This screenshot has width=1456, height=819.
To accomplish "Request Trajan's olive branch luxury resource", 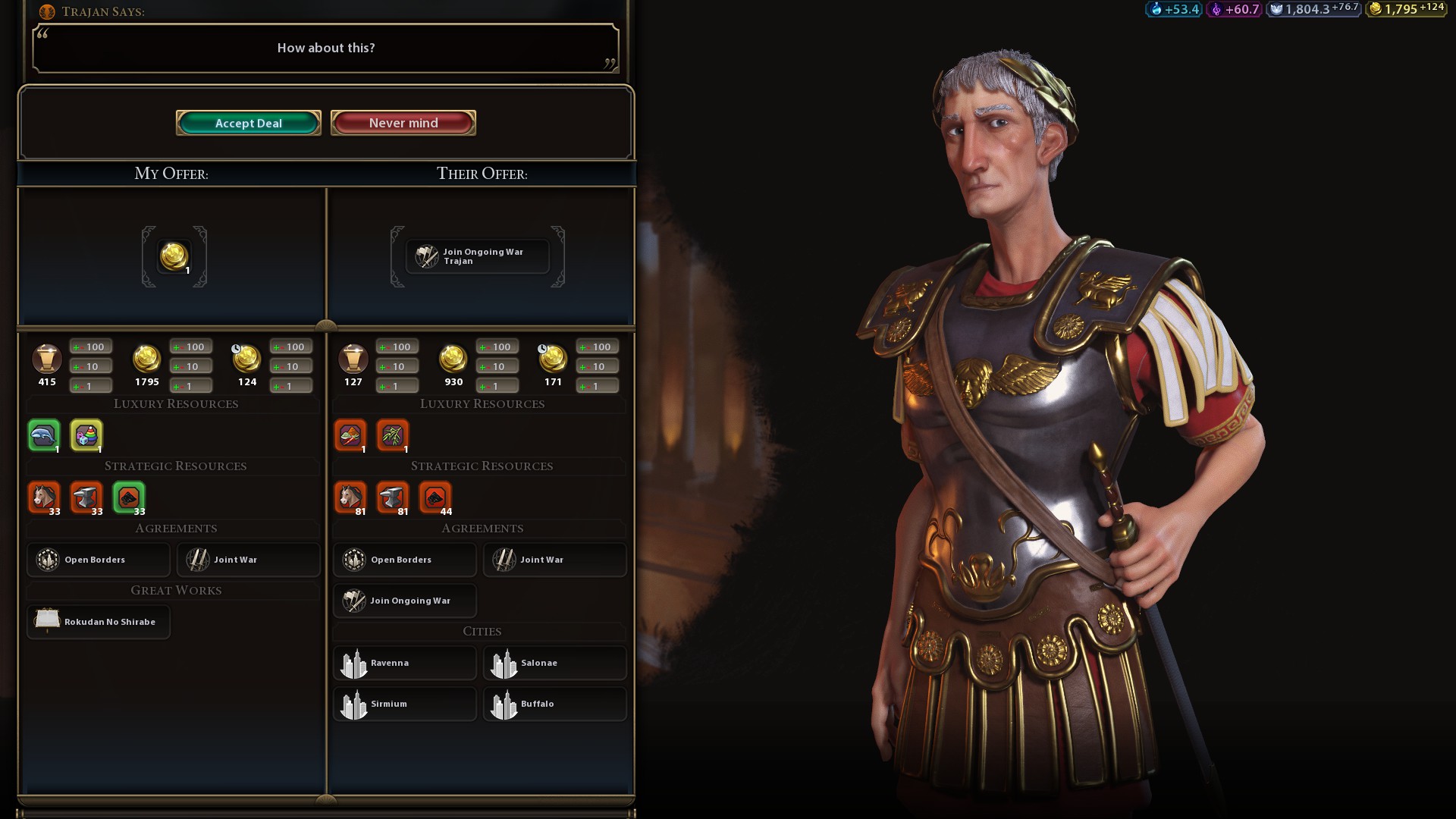I will point(393,435).
